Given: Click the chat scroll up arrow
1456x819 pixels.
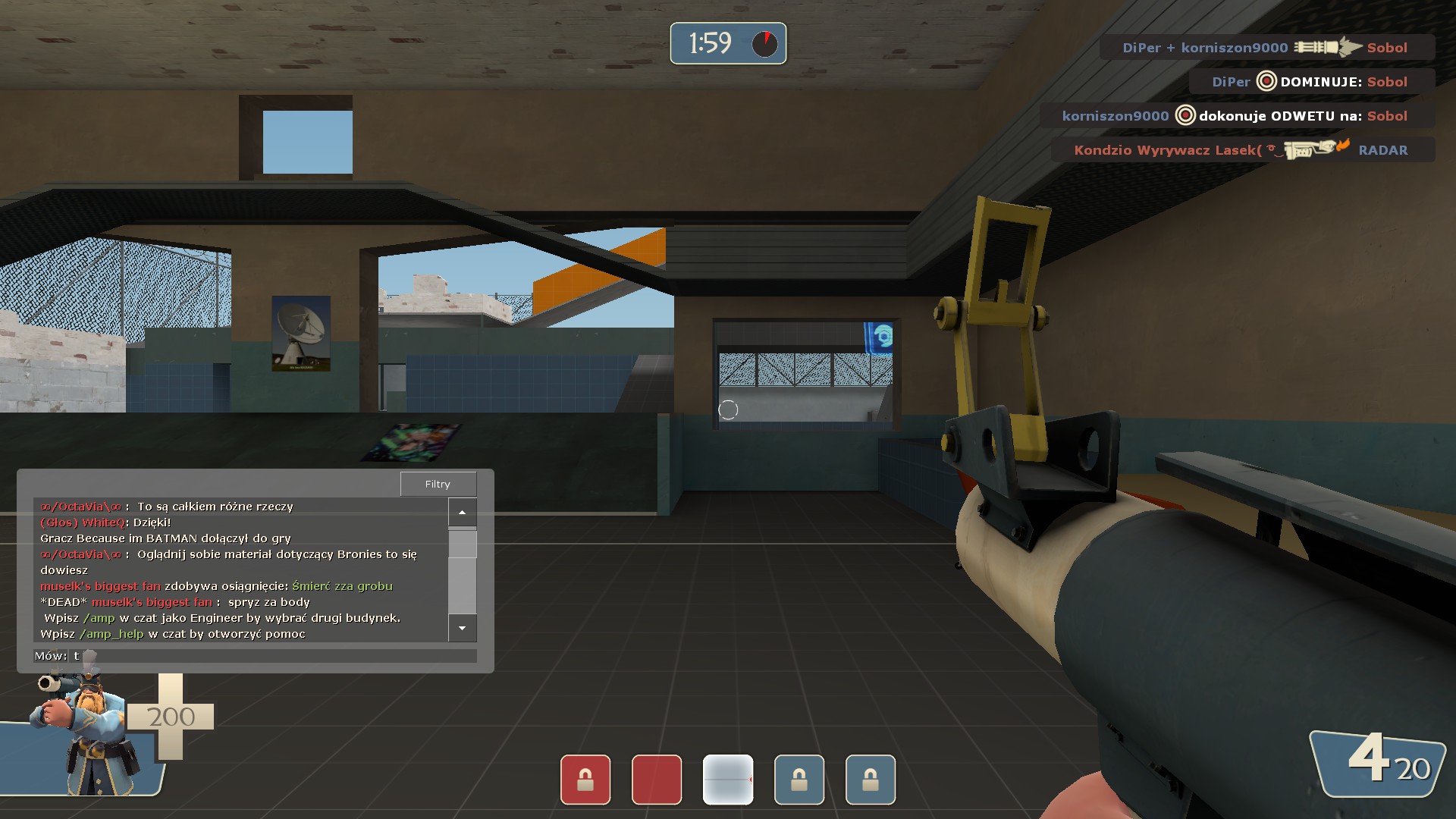Looking at the screenshot, I should coord(462,513).
